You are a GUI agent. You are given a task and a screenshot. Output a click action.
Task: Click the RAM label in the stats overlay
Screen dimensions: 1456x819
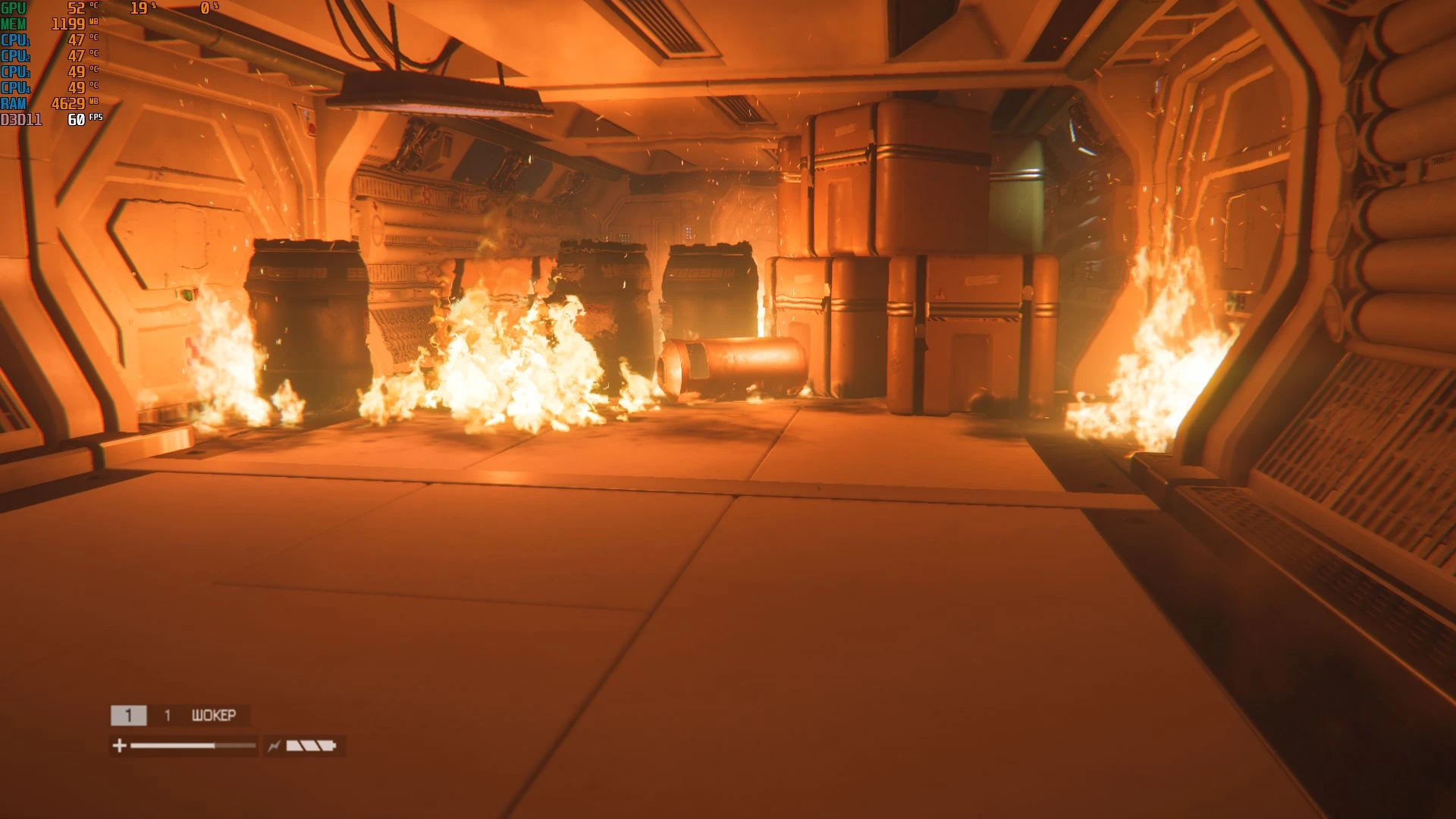[13, 103]
